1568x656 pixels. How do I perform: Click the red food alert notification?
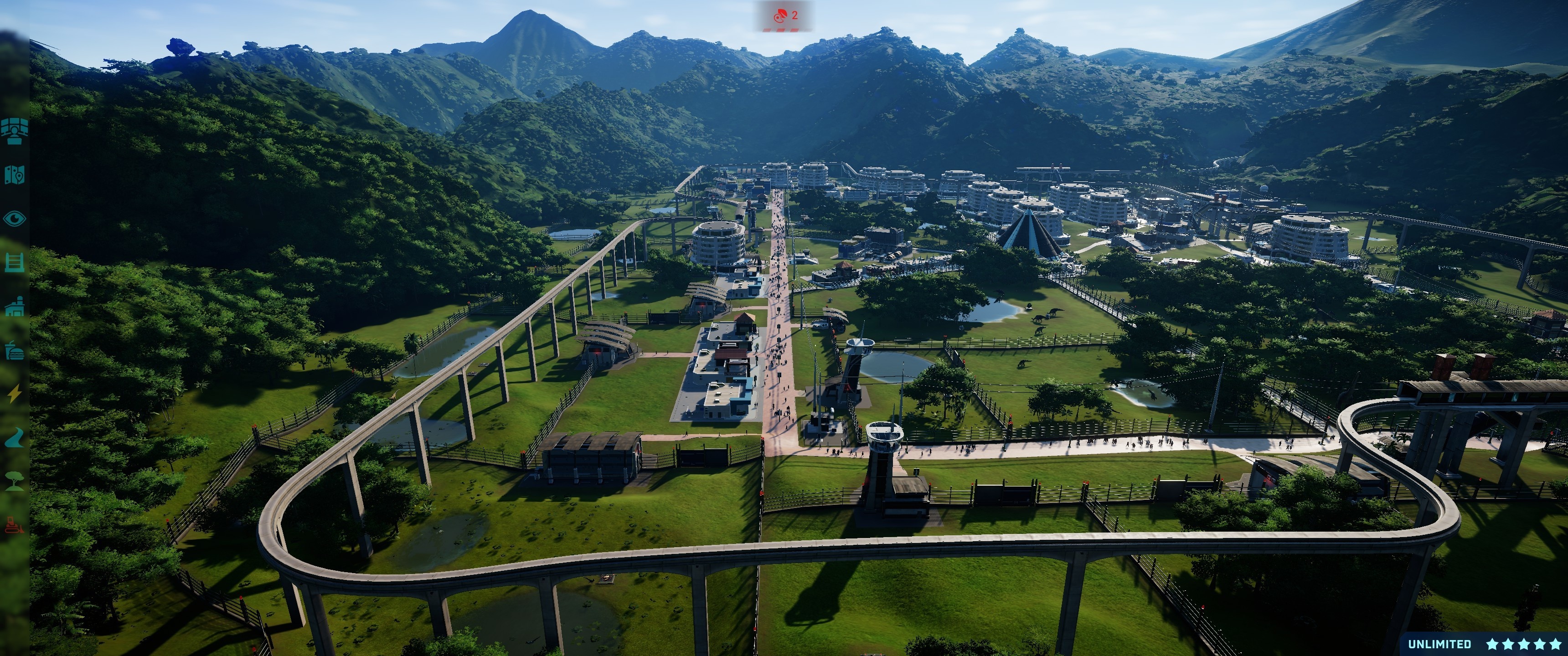tap(784, 16)
